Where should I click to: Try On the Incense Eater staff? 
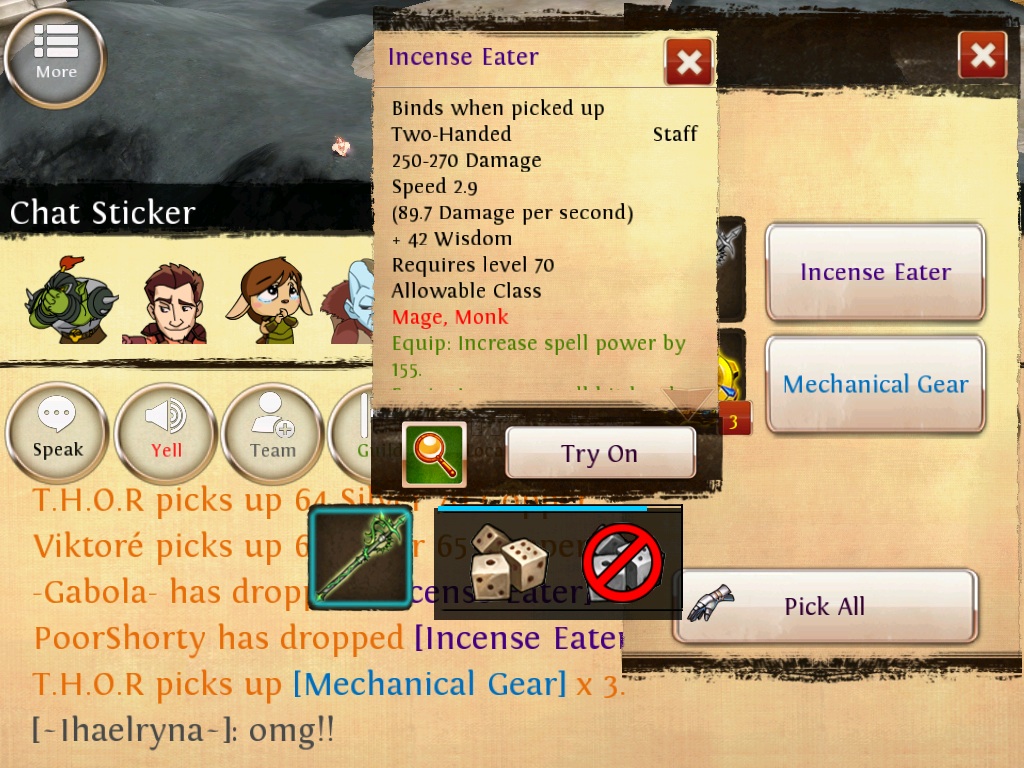click(x=599, y=454)
